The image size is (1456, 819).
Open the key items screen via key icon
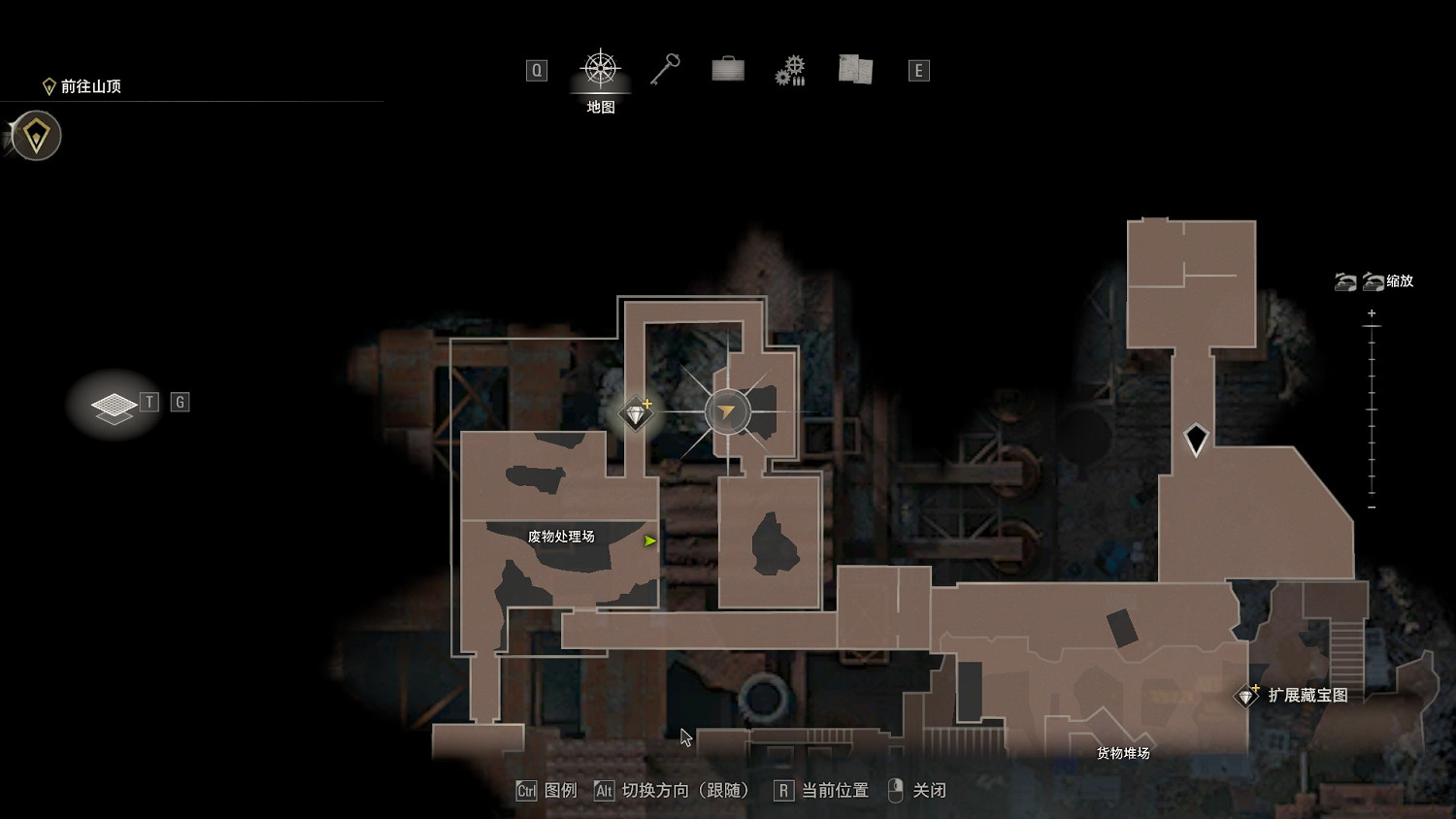click(x=665, y=70)
